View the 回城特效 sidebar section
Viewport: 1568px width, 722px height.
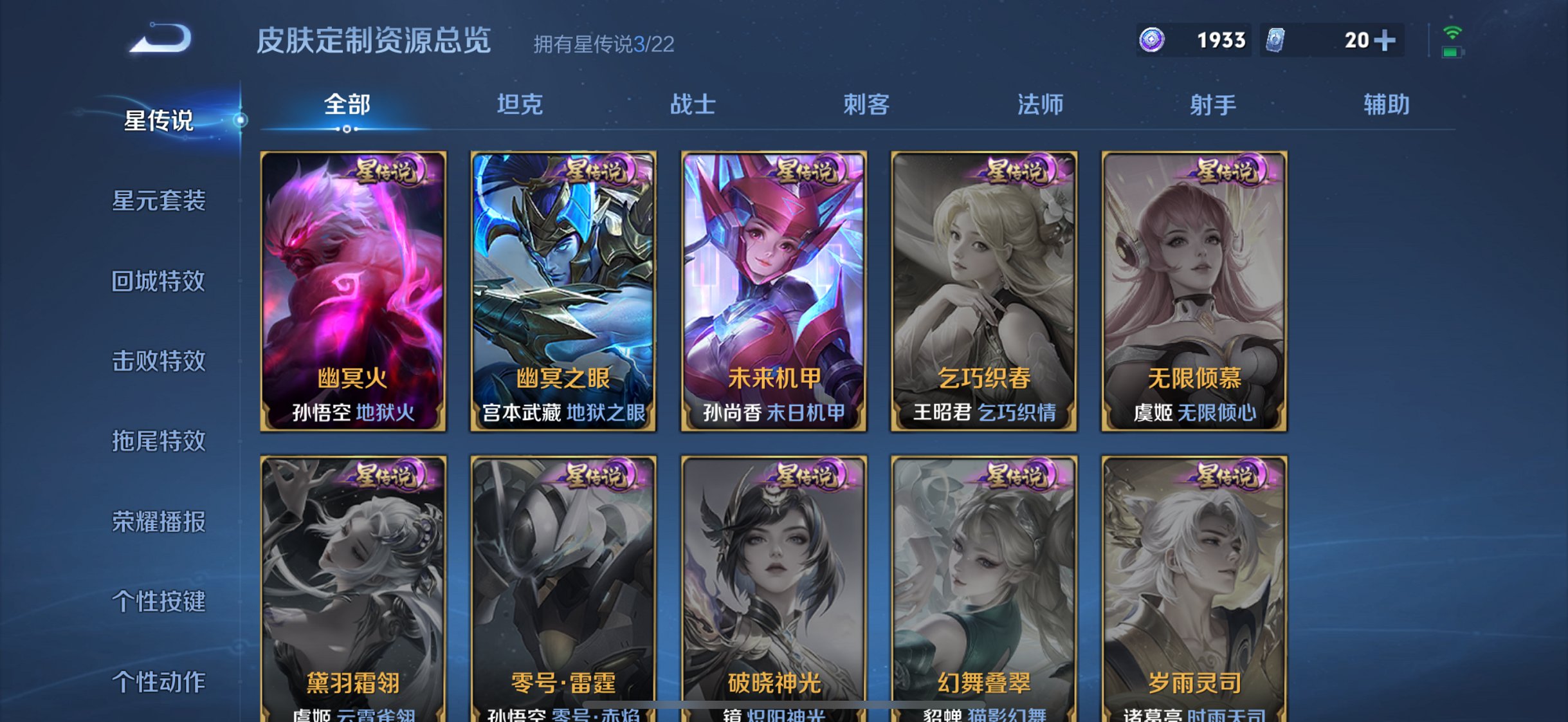point(160,282)
